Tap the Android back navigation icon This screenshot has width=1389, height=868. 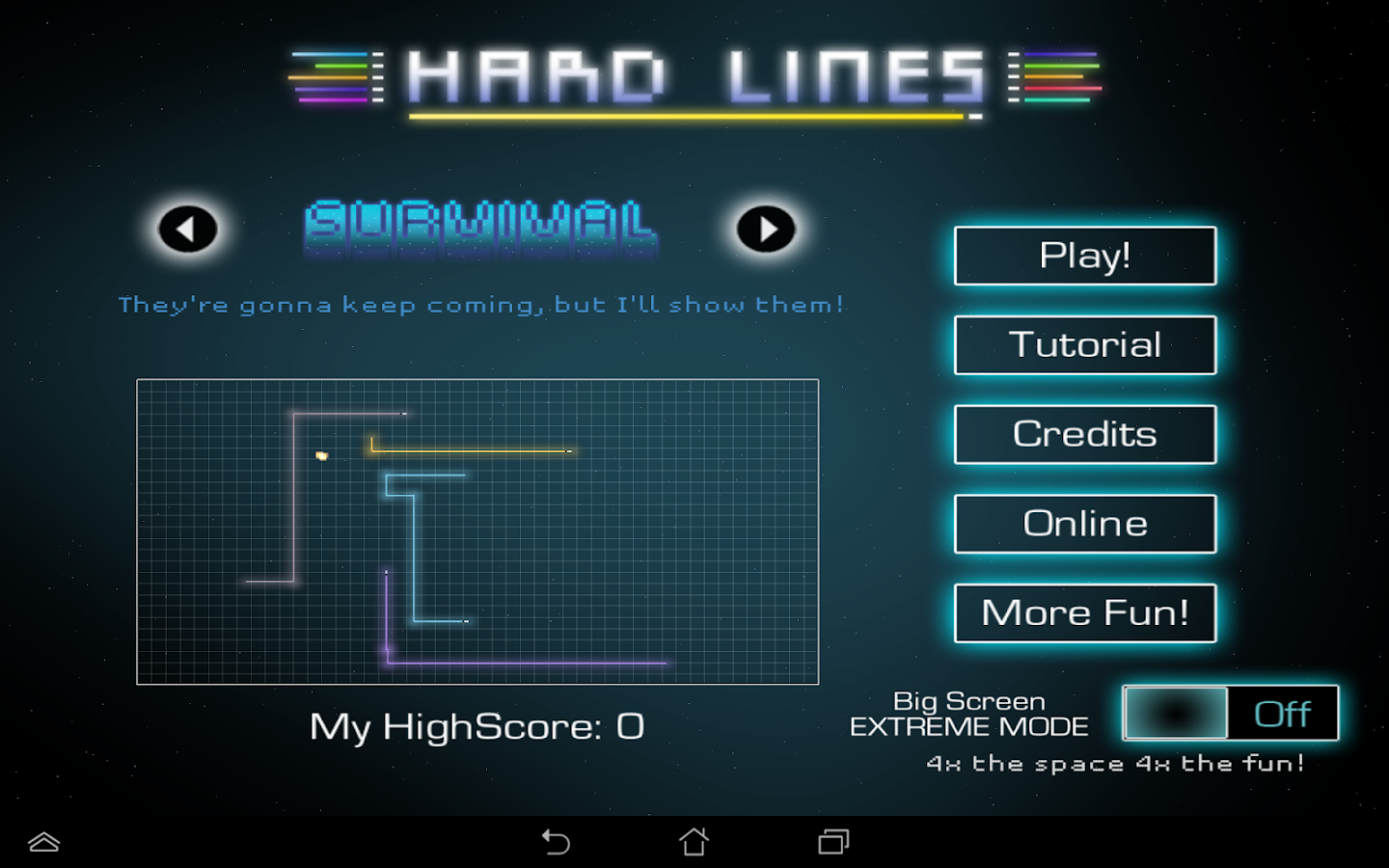click(x=556, y=841)
